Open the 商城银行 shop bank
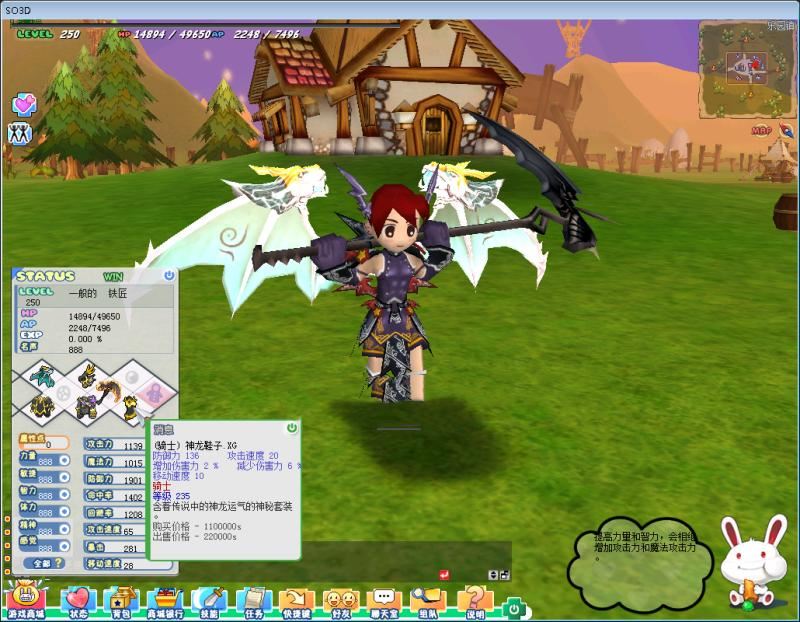This screenshot has height=622, width=800. pos(165,601)
